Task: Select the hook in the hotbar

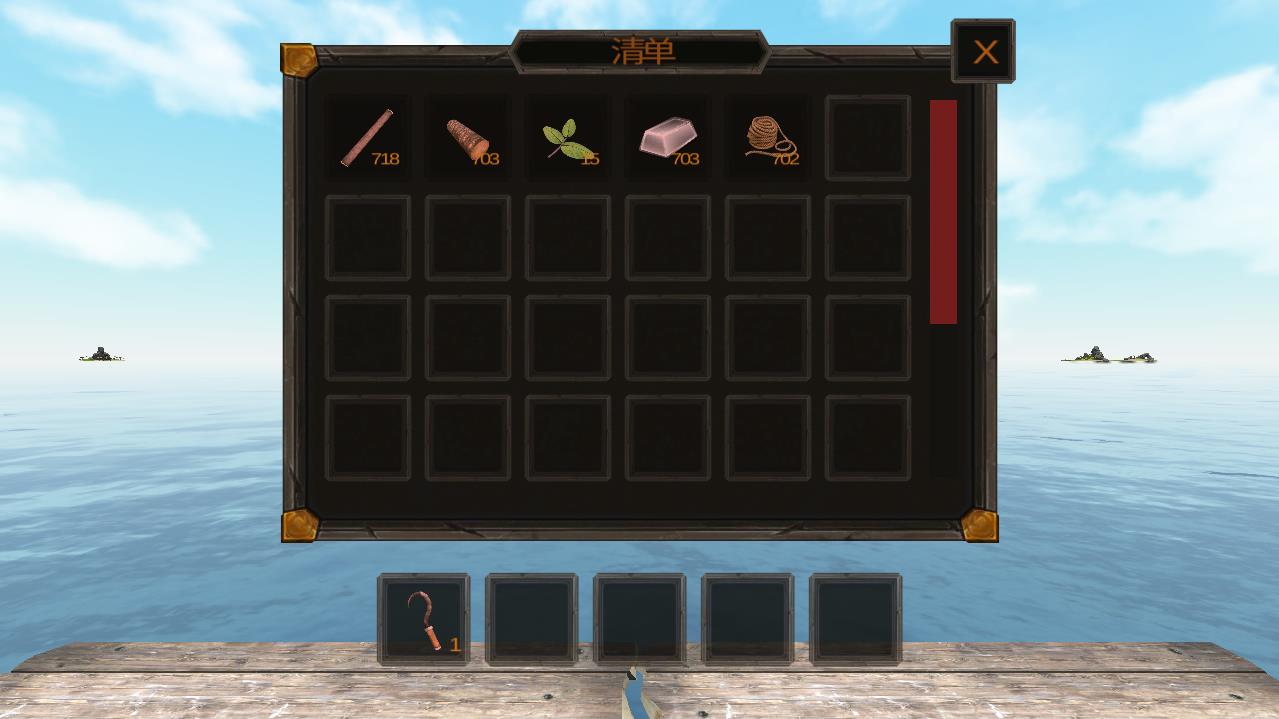Action: pyautogui.click(x=424, y=619)
